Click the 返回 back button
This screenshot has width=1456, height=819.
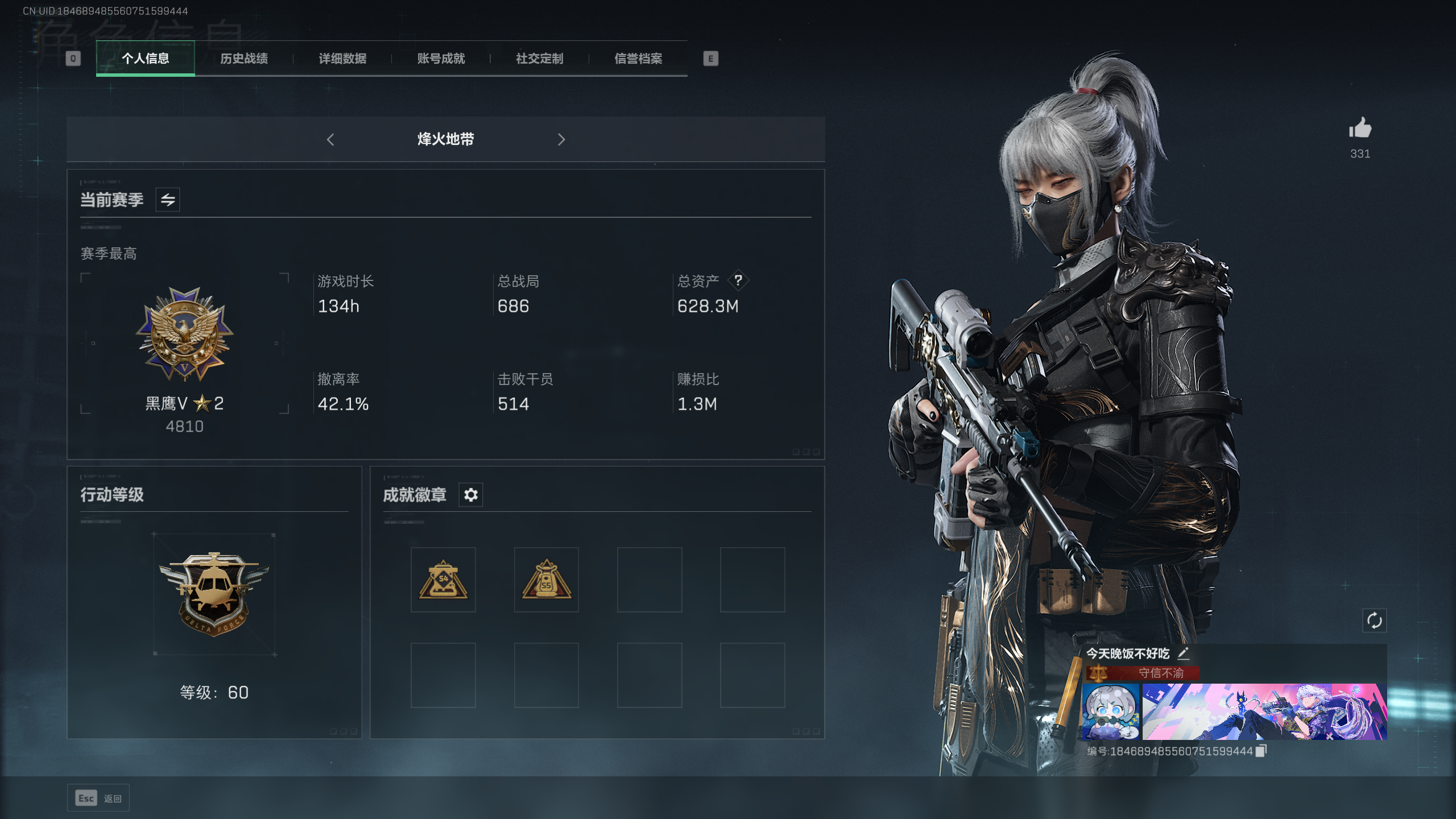98,799
